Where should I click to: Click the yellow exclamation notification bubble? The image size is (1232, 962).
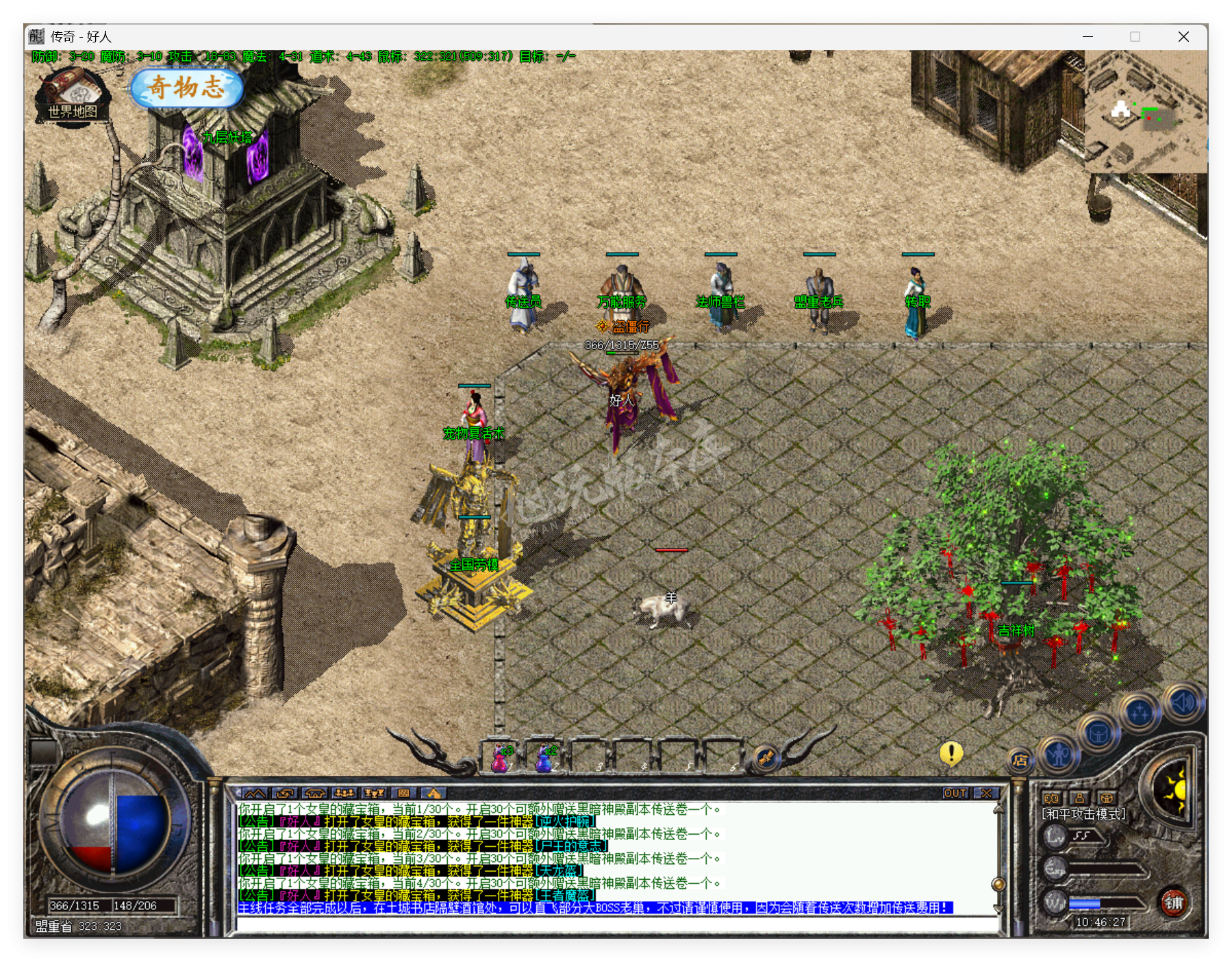click(951, 753)
